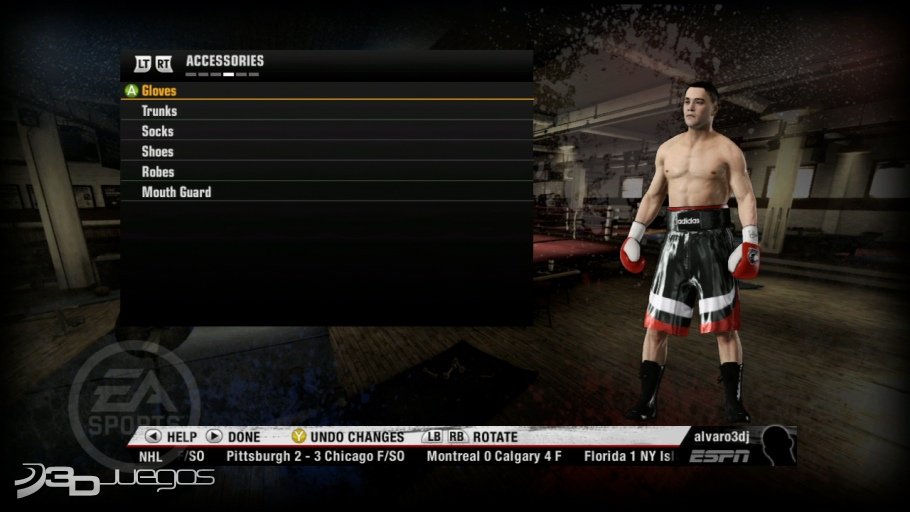910x512 pixels.
Task: Open the Robes customization option
Action: [x=157, y=172]
